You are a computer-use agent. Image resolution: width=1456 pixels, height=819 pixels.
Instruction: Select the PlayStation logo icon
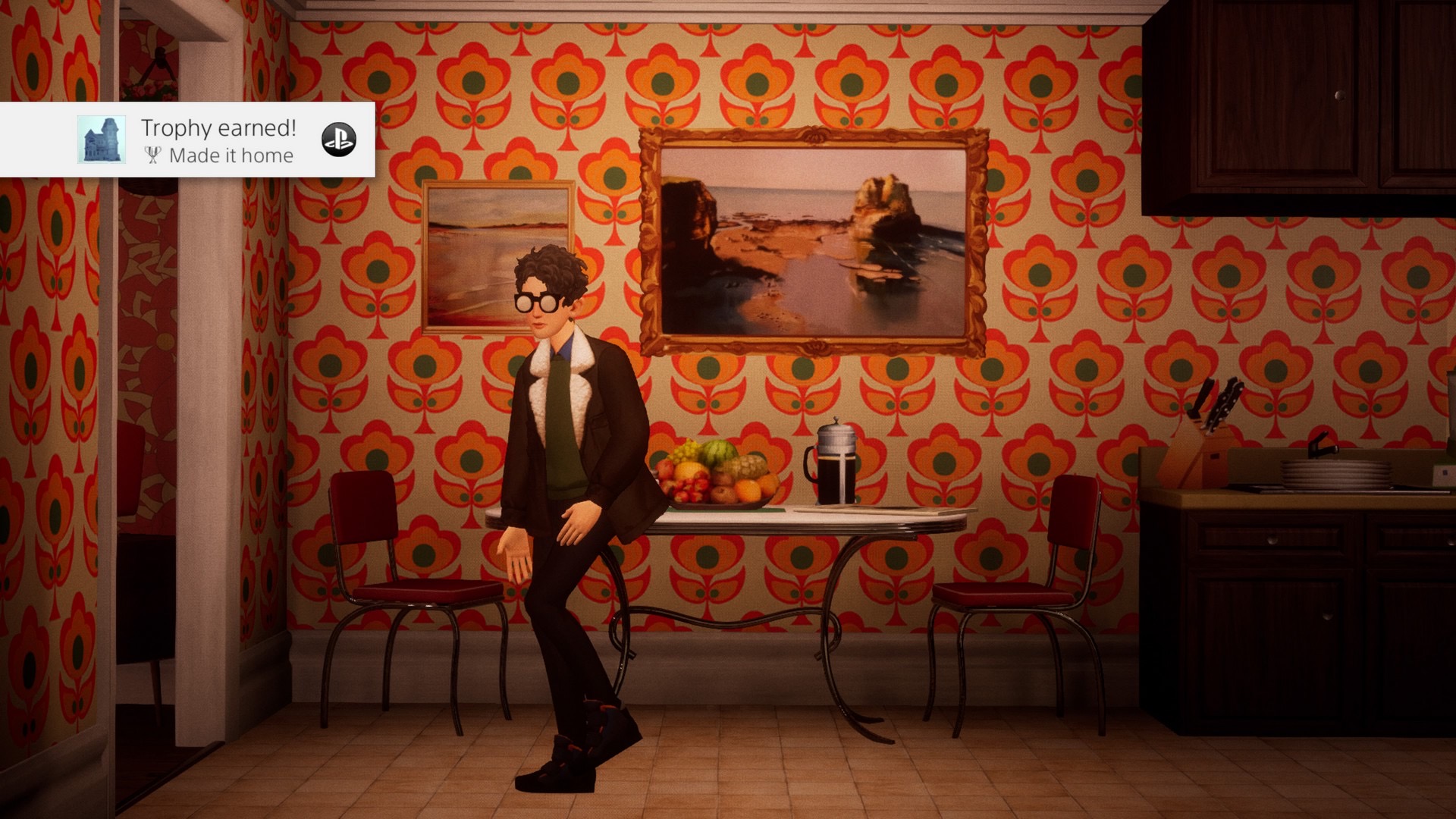click(339, 140)
